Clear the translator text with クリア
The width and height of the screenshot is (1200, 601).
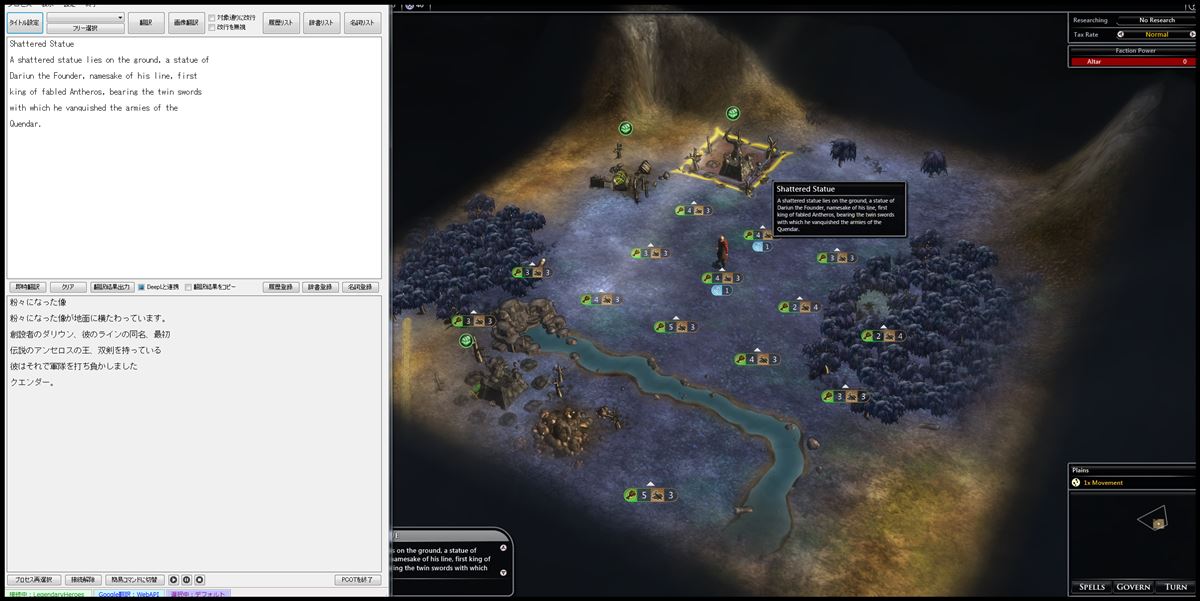(68, 287)
